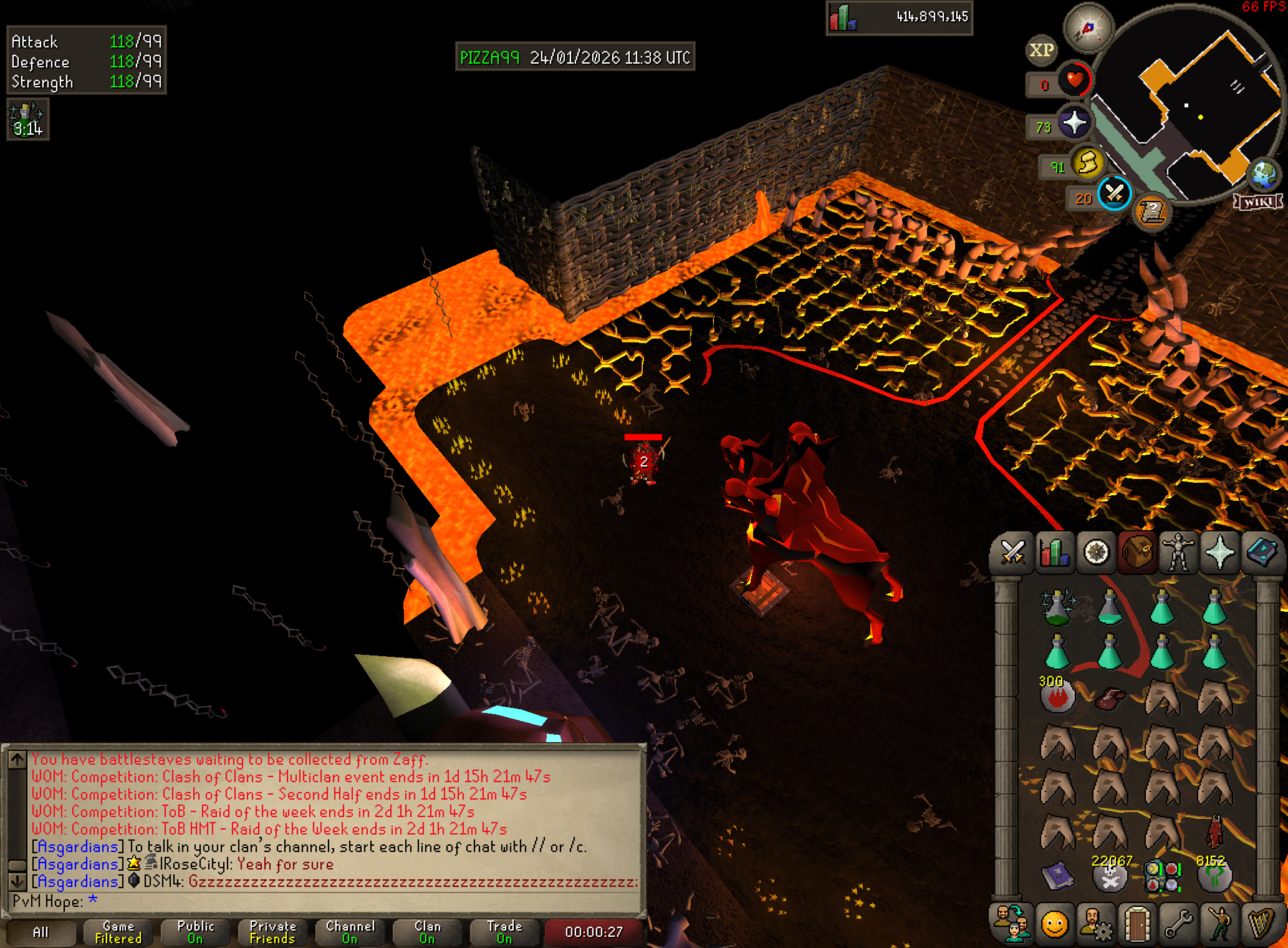Open the Magic spellbook tab
1288x948 pixels.
(1261, 553)
